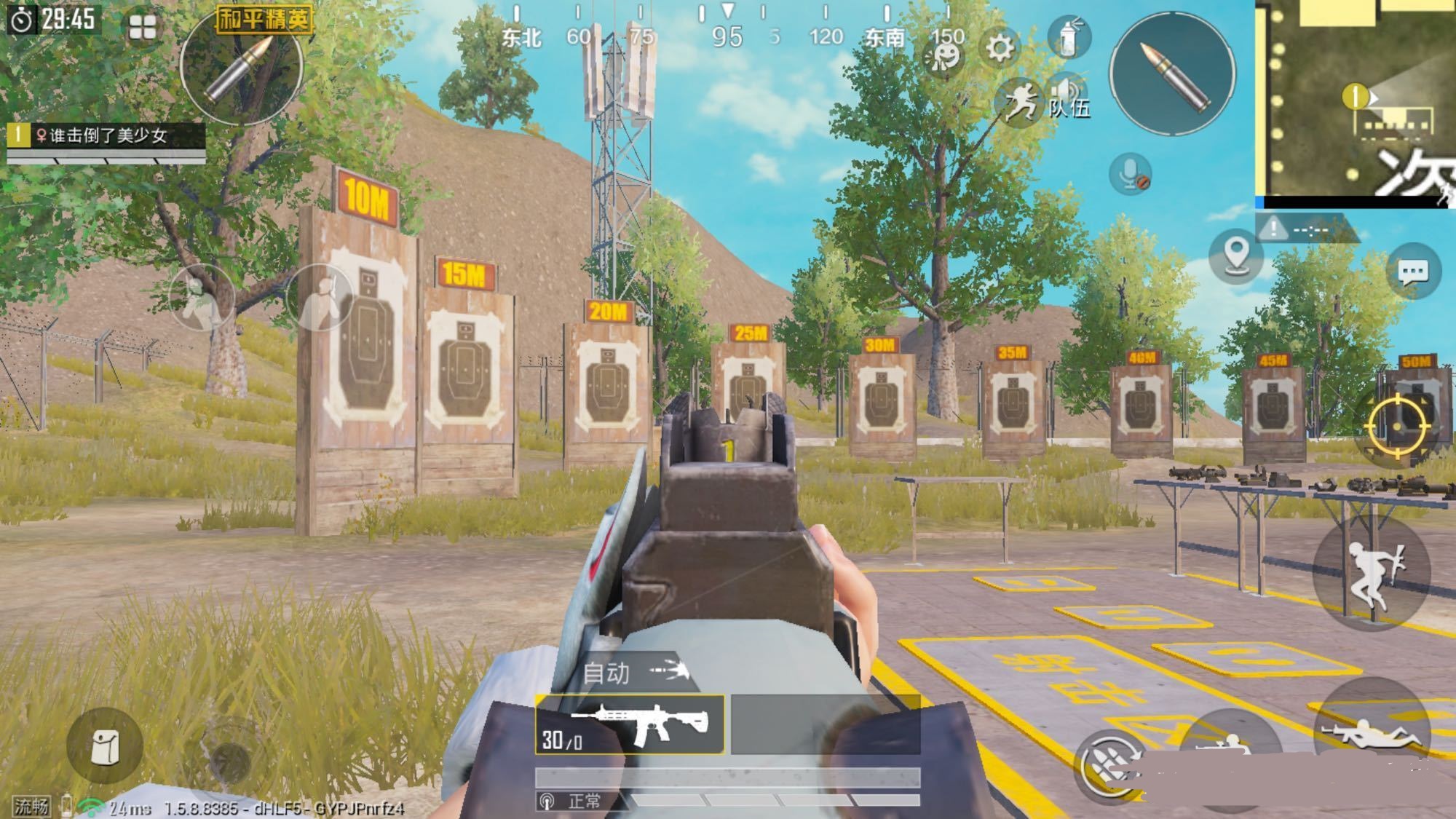Open the map location marker button
The image size is (1456, 819).
[x=1235, y=256]
